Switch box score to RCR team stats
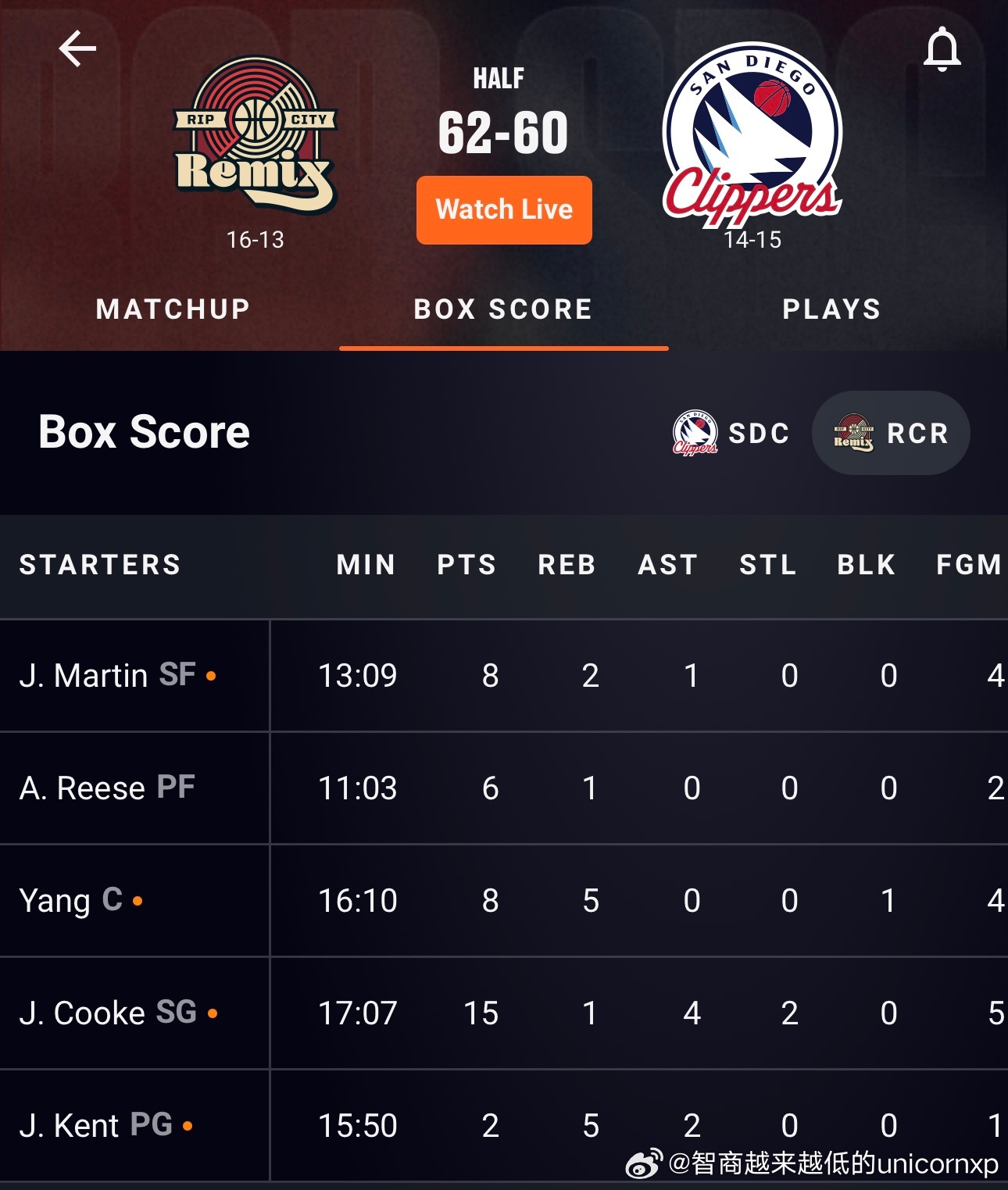Viewport: 1008px width, 1190px height. (891, 433)
